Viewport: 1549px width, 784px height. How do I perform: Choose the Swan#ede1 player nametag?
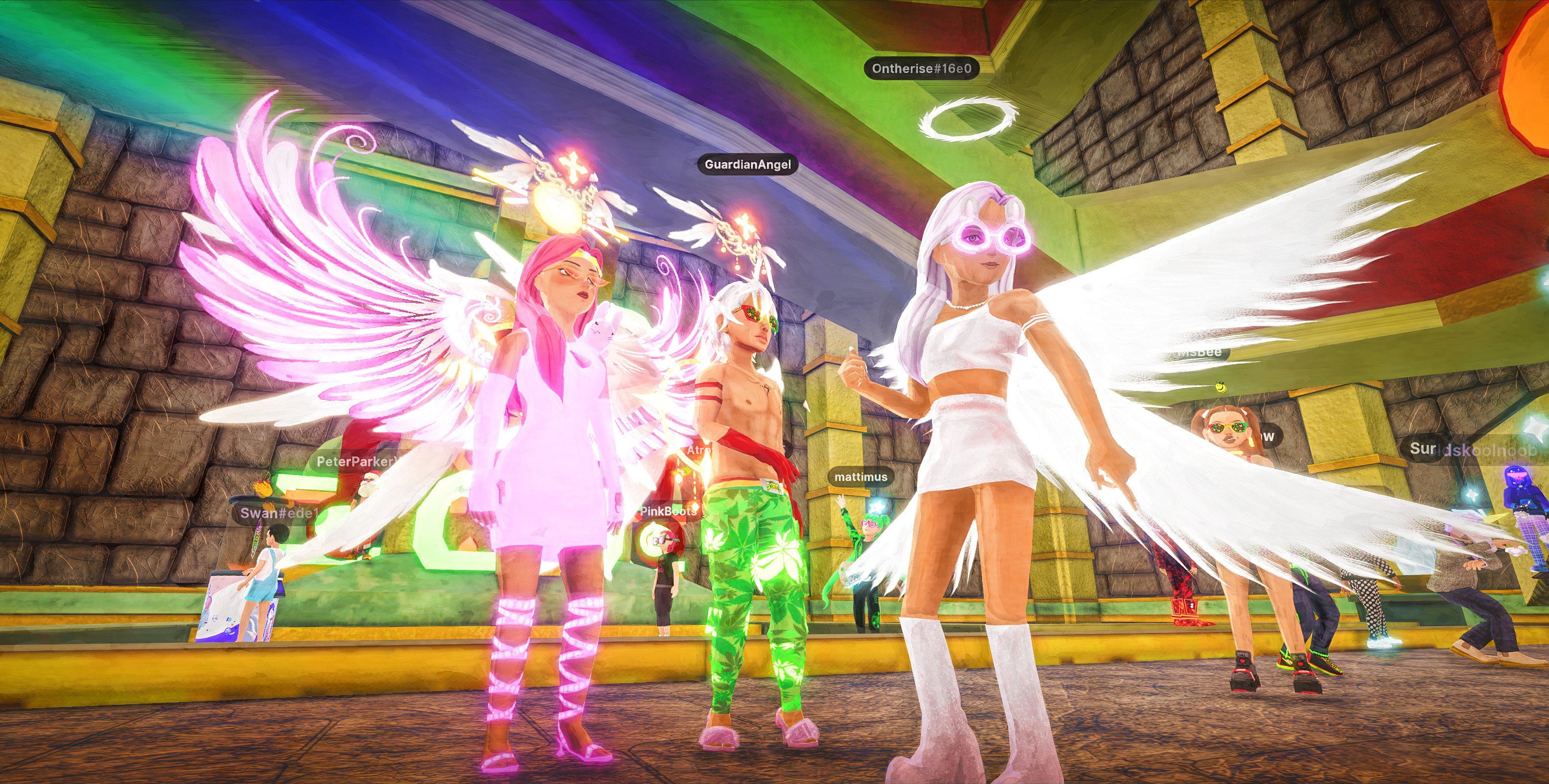coord(278,513)
